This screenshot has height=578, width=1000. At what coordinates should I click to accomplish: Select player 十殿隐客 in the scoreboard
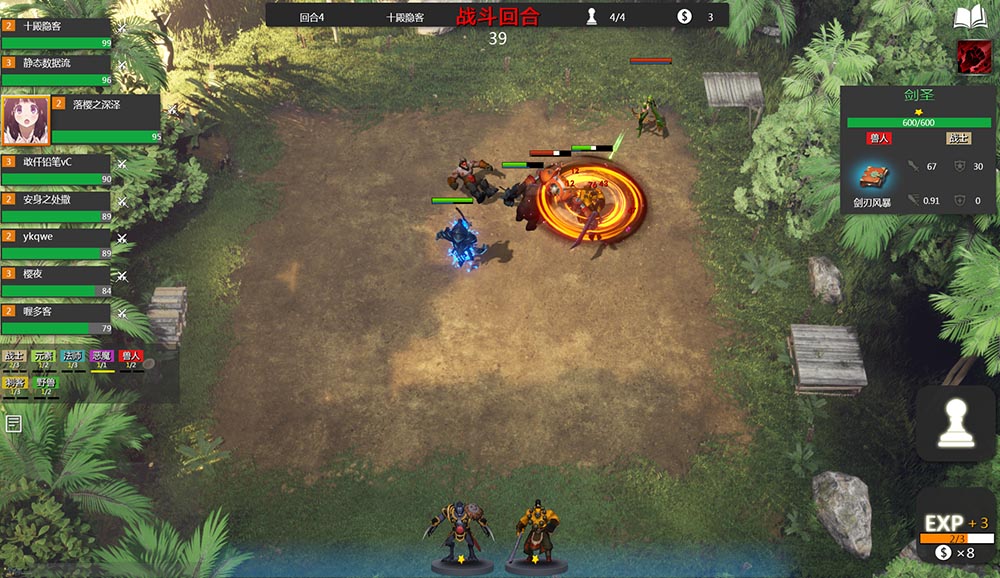click(x=56, y=33)
